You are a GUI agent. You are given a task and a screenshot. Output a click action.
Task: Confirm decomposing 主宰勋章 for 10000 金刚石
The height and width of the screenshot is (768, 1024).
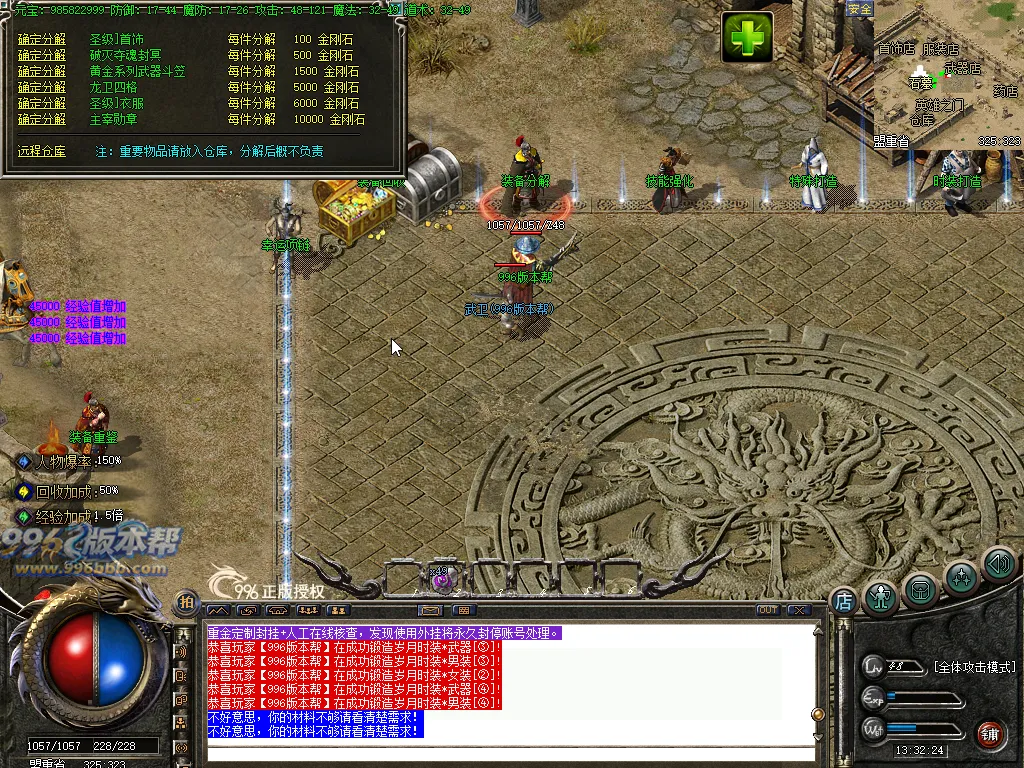[41, 119]
